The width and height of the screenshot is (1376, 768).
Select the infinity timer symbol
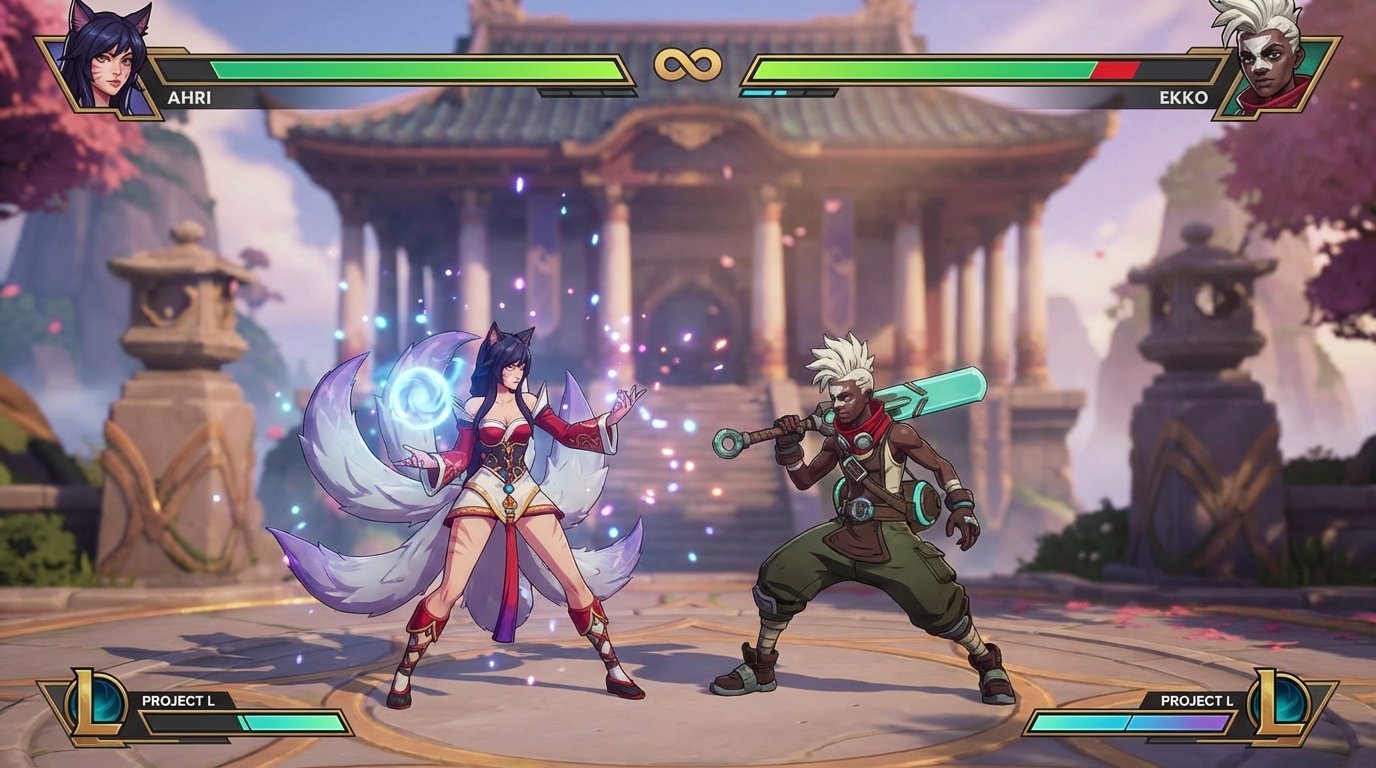pyautogui.click(x=688, y=62)
